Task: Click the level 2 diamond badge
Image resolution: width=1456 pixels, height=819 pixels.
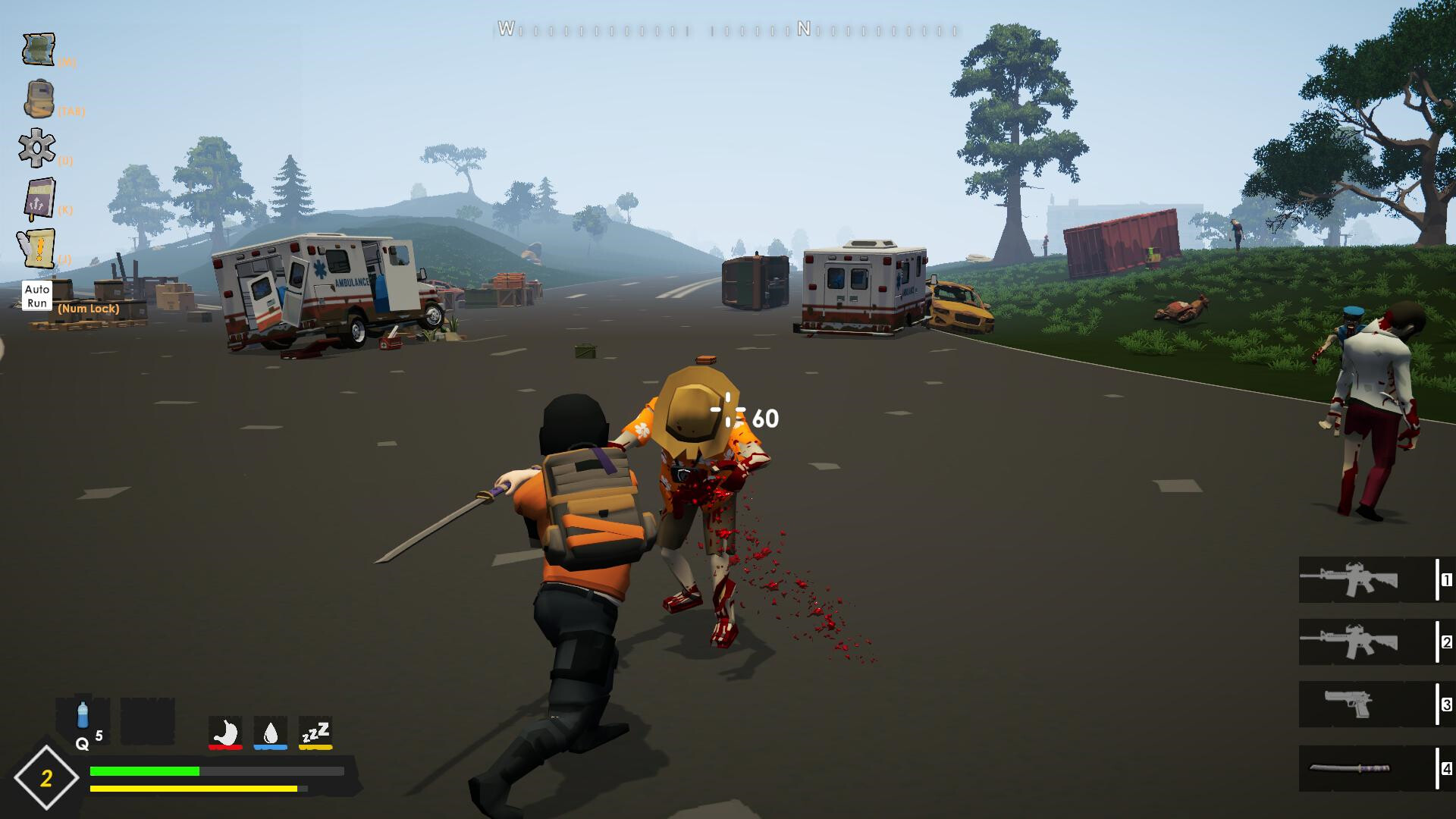Action: pos(47,777)
